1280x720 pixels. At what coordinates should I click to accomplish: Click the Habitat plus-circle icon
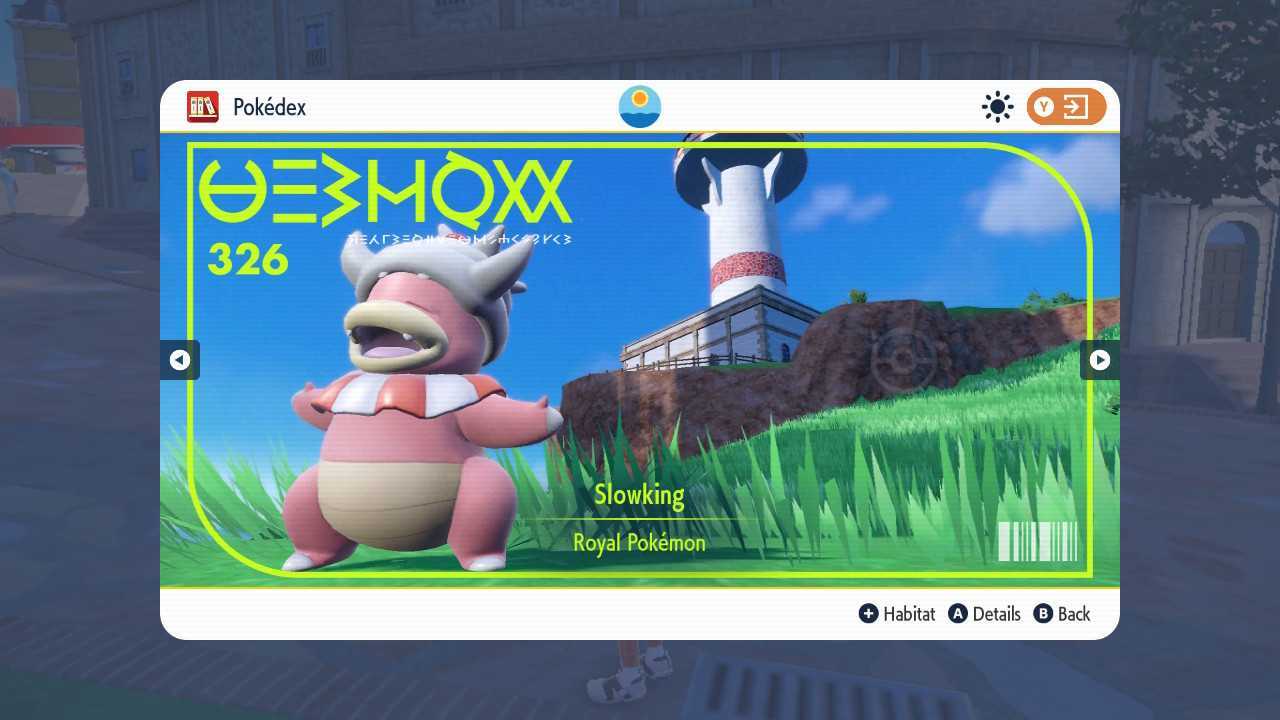point(869,614)
